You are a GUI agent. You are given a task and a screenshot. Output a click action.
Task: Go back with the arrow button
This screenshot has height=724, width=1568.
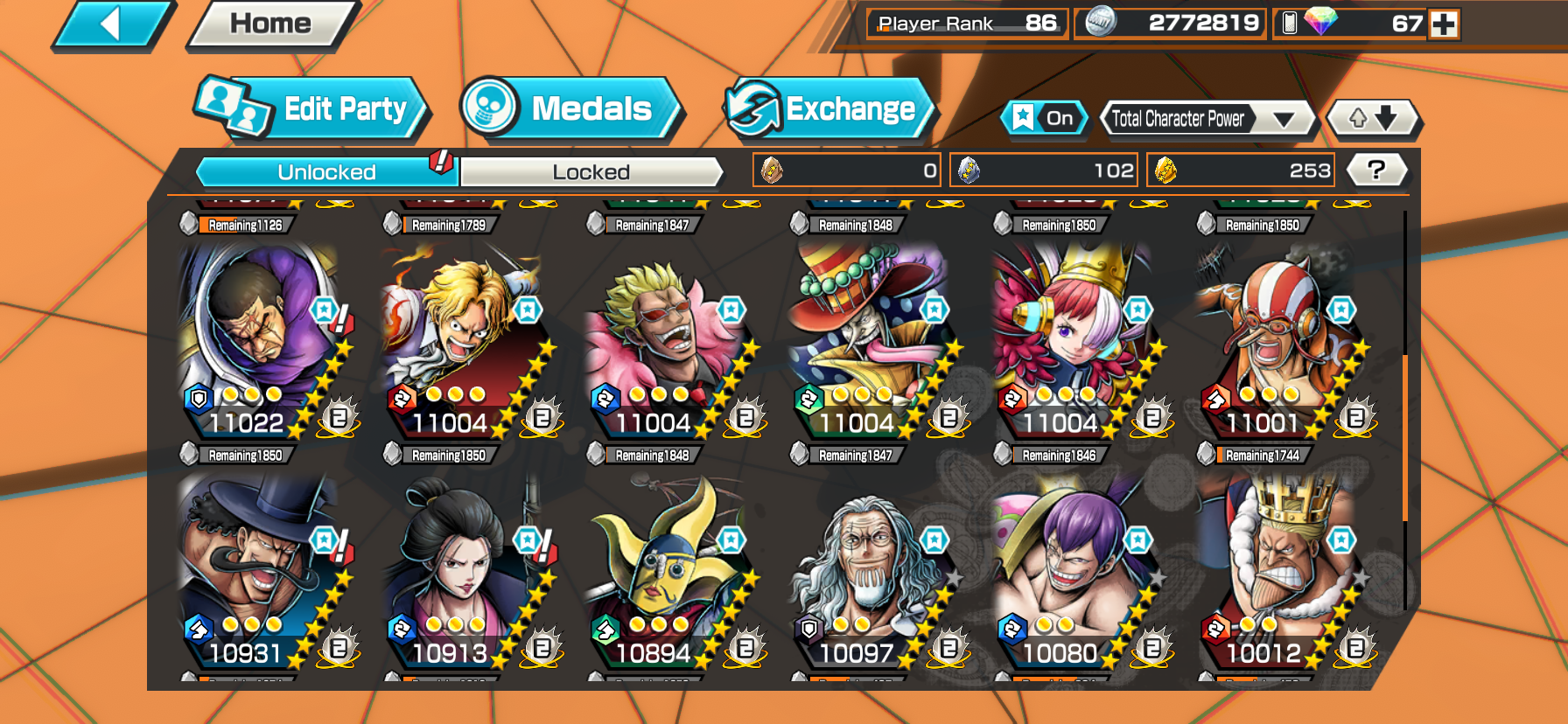click(x=112, y=24)
